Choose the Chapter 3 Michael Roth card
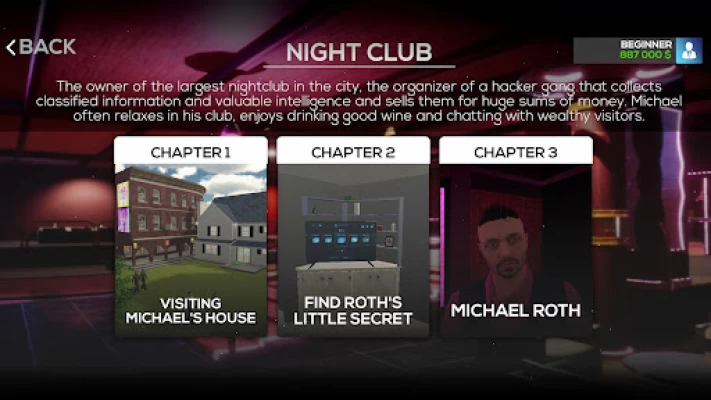Image resolution: width=711 pixels, height=400 pixels. [515, 237]
